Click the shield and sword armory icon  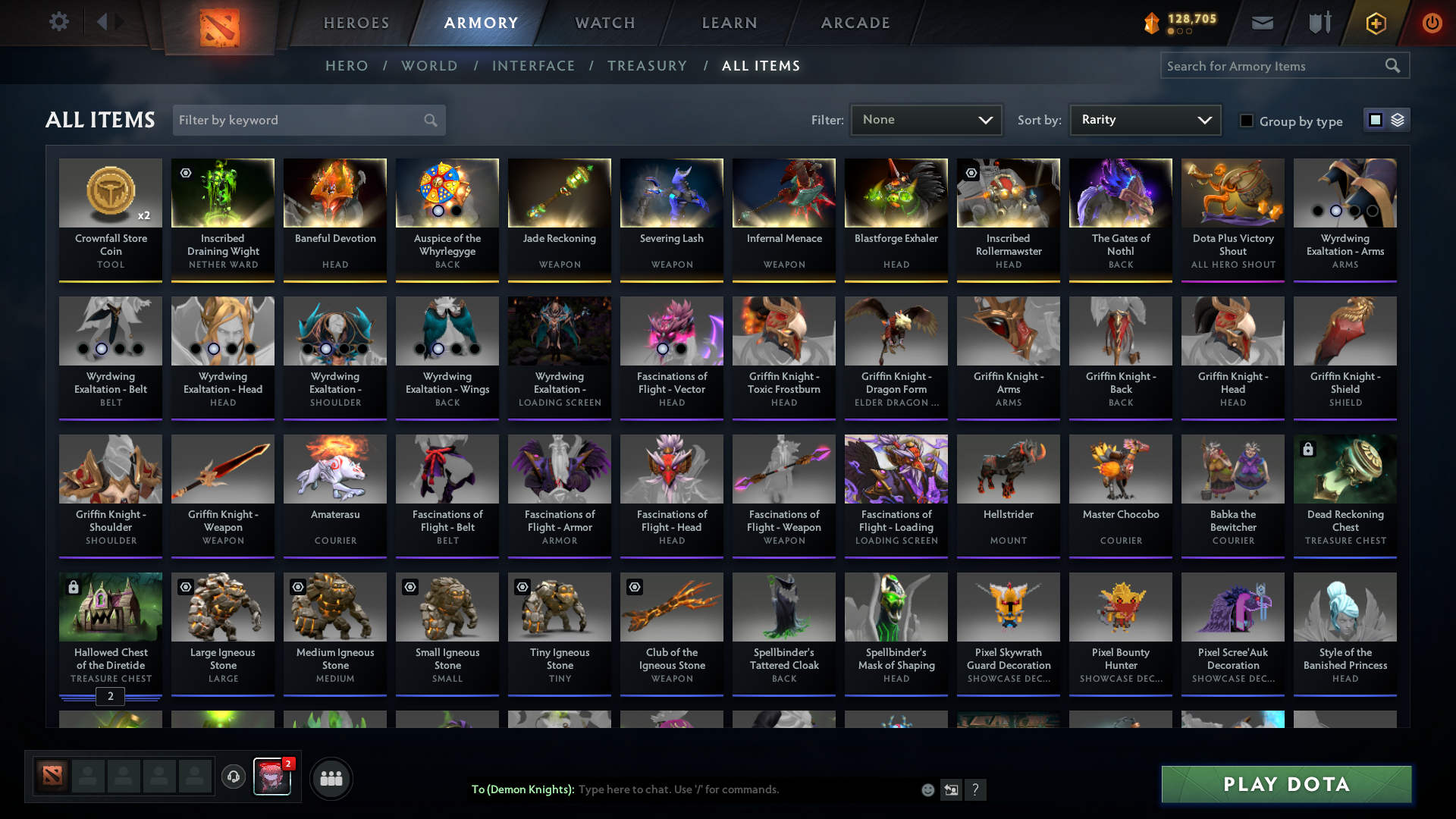coord(1319,23)
